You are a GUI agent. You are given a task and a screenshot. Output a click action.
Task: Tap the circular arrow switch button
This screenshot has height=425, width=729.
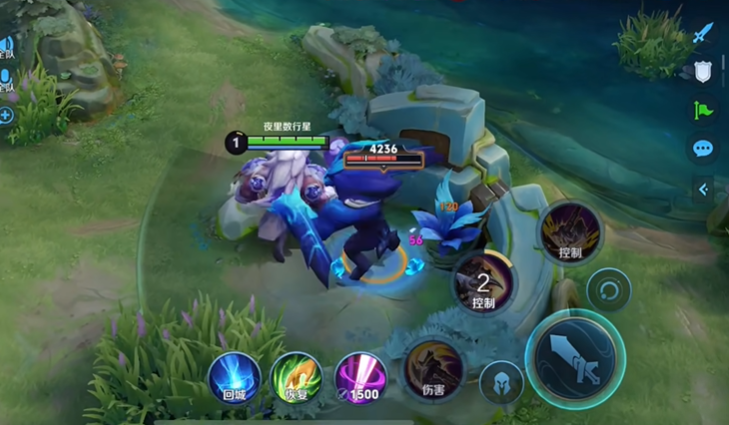click(608, 291)
